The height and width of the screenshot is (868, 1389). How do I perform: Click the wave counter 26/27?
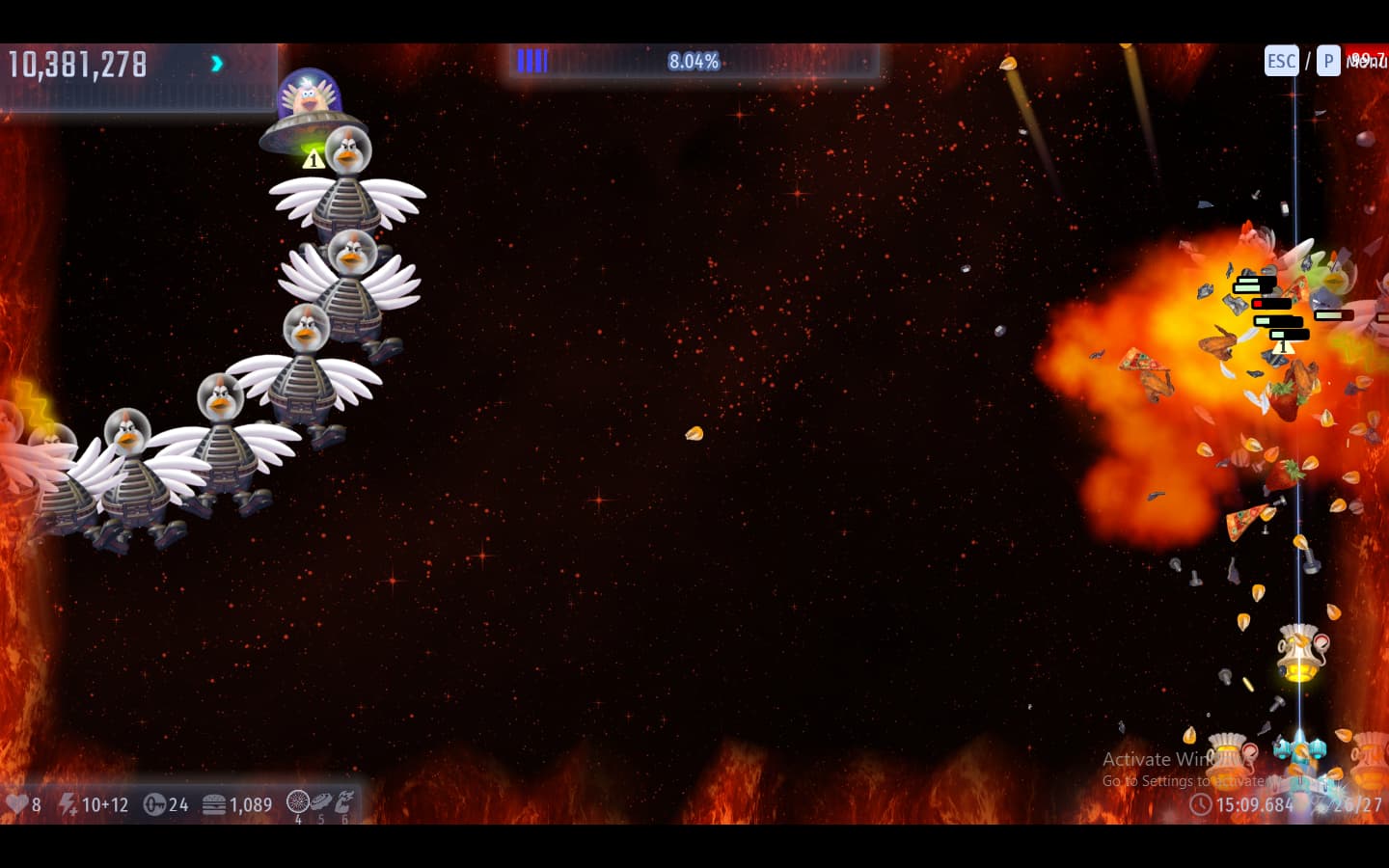(1354, 804)
